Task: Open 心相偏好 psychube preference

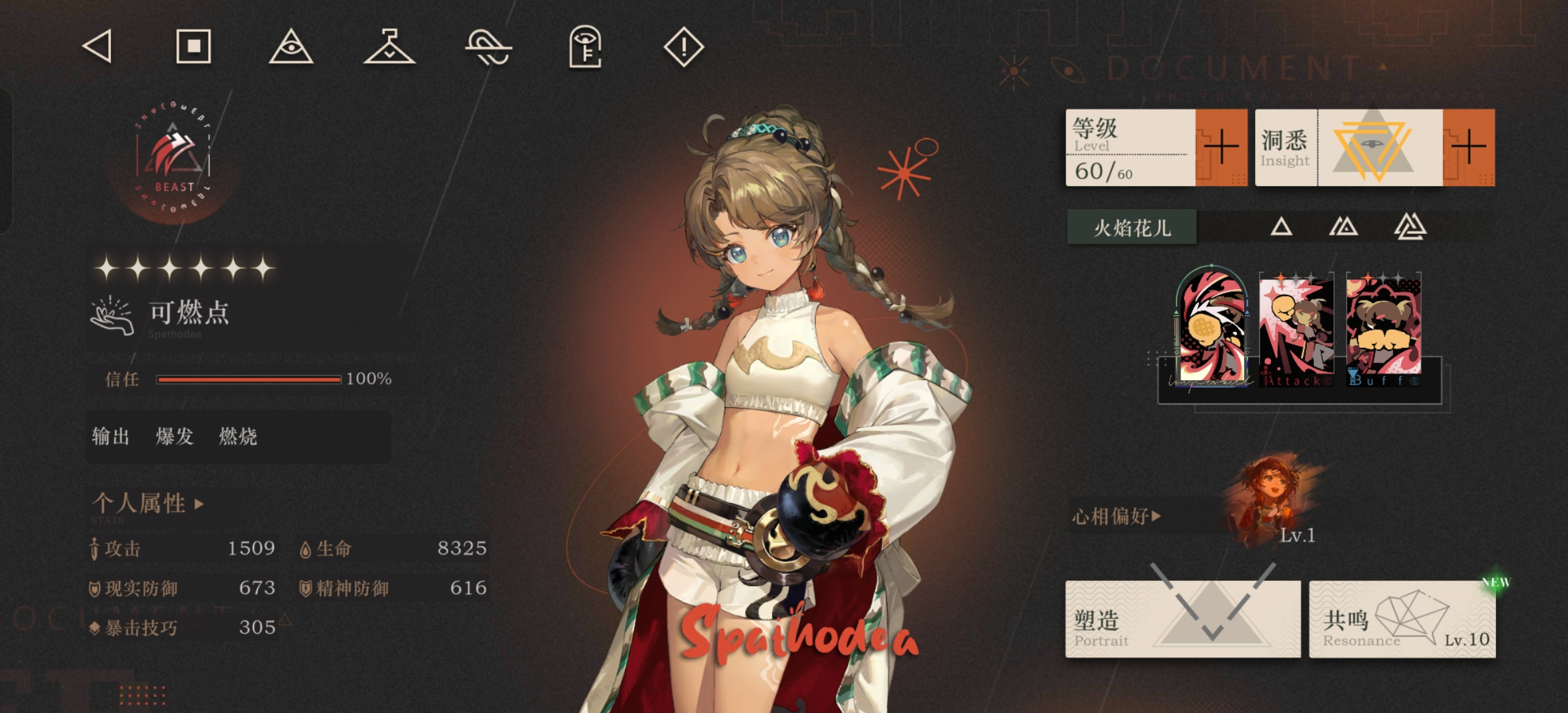Action: tap(1117, 516)
